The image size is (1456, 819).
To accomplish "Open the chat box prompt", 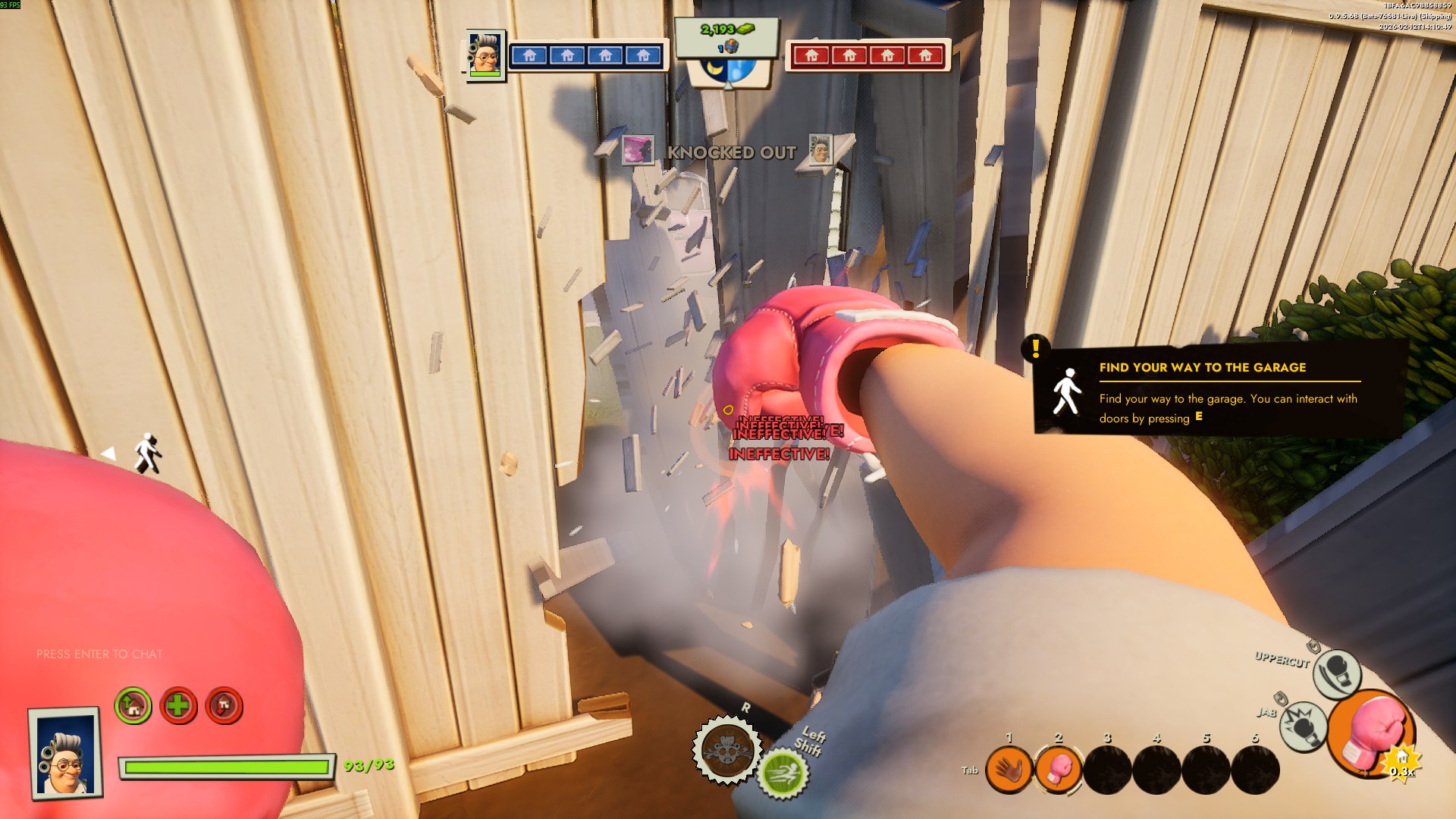I will [99, 654].
